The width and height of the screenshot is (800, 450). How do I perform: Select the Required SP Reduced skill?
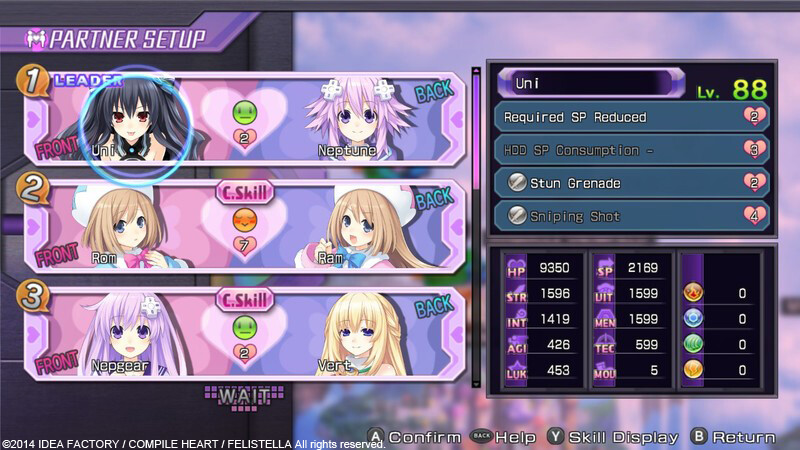pyautogui.click(x=630, y=117)
